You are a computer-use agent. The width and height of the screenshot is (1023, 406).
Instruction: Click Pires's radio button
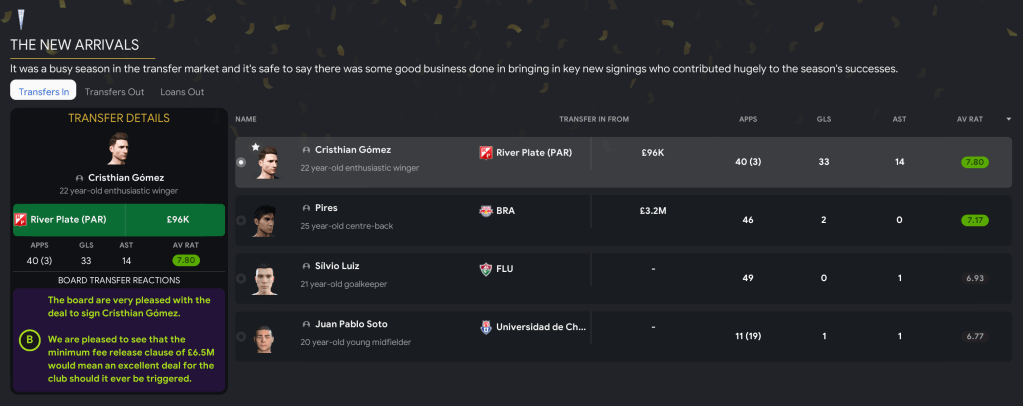241,220
